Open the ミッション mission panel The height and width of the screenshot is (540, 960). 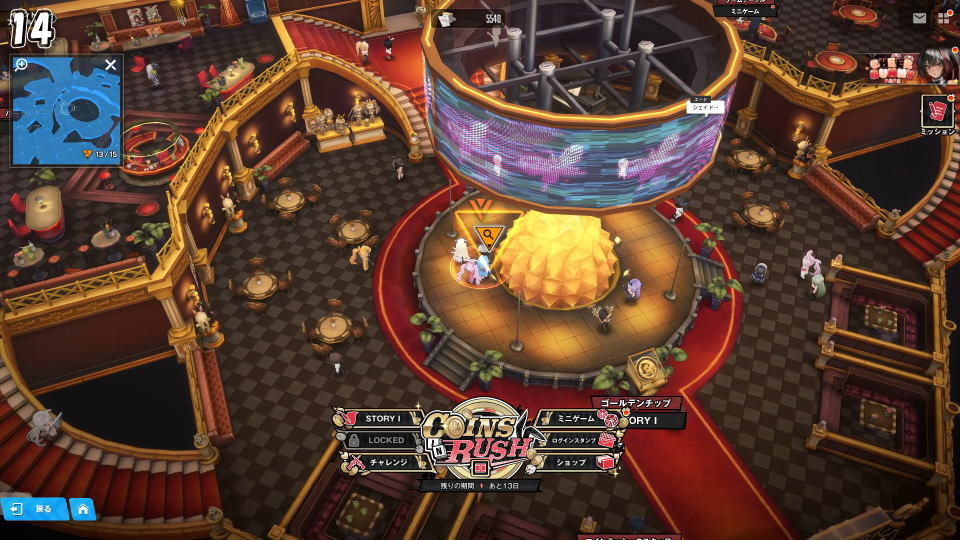pos(938,113)
